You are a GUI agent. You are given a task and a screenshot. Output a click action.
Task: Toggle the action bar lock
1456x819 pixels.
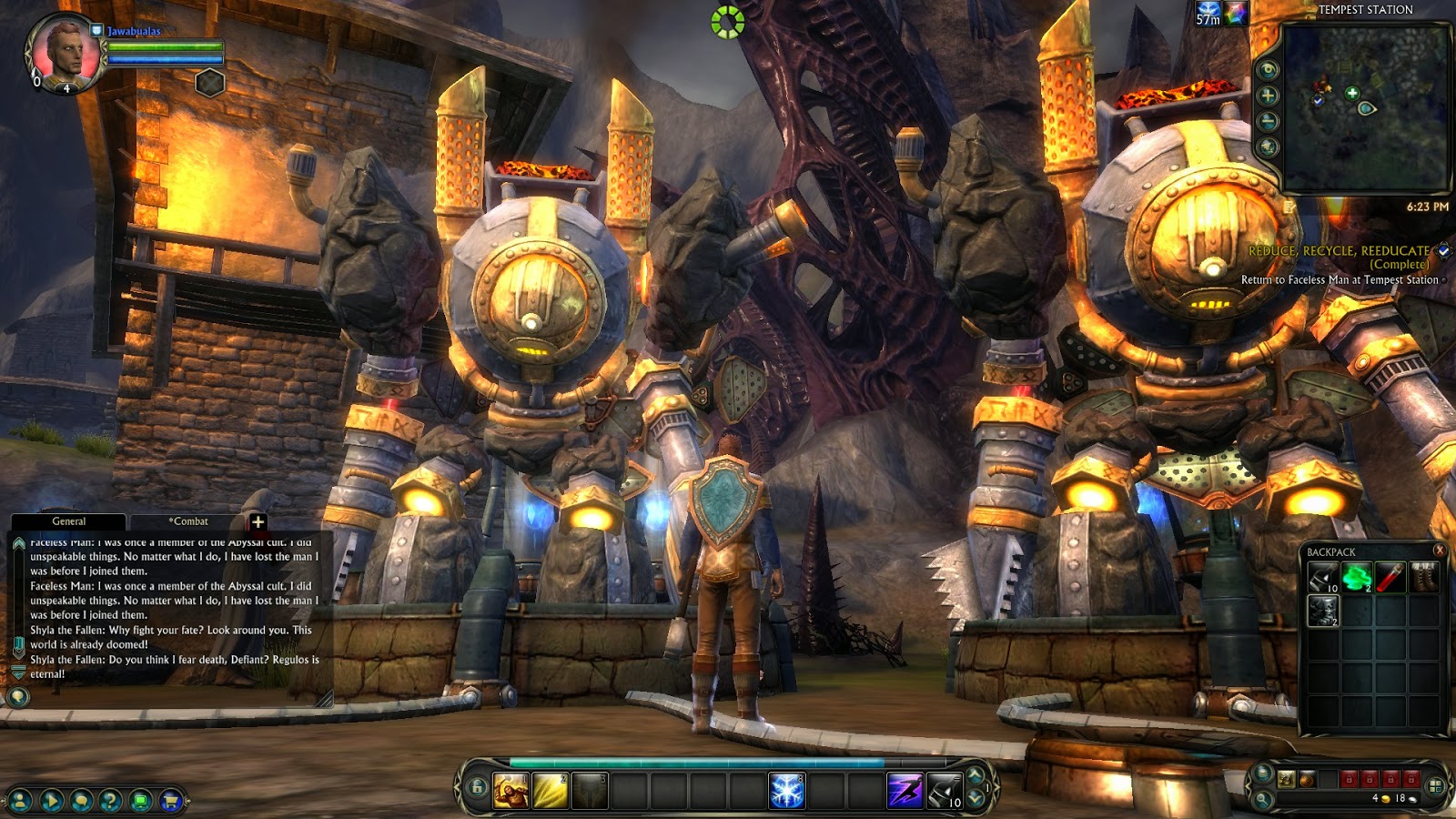coord(477,788)
